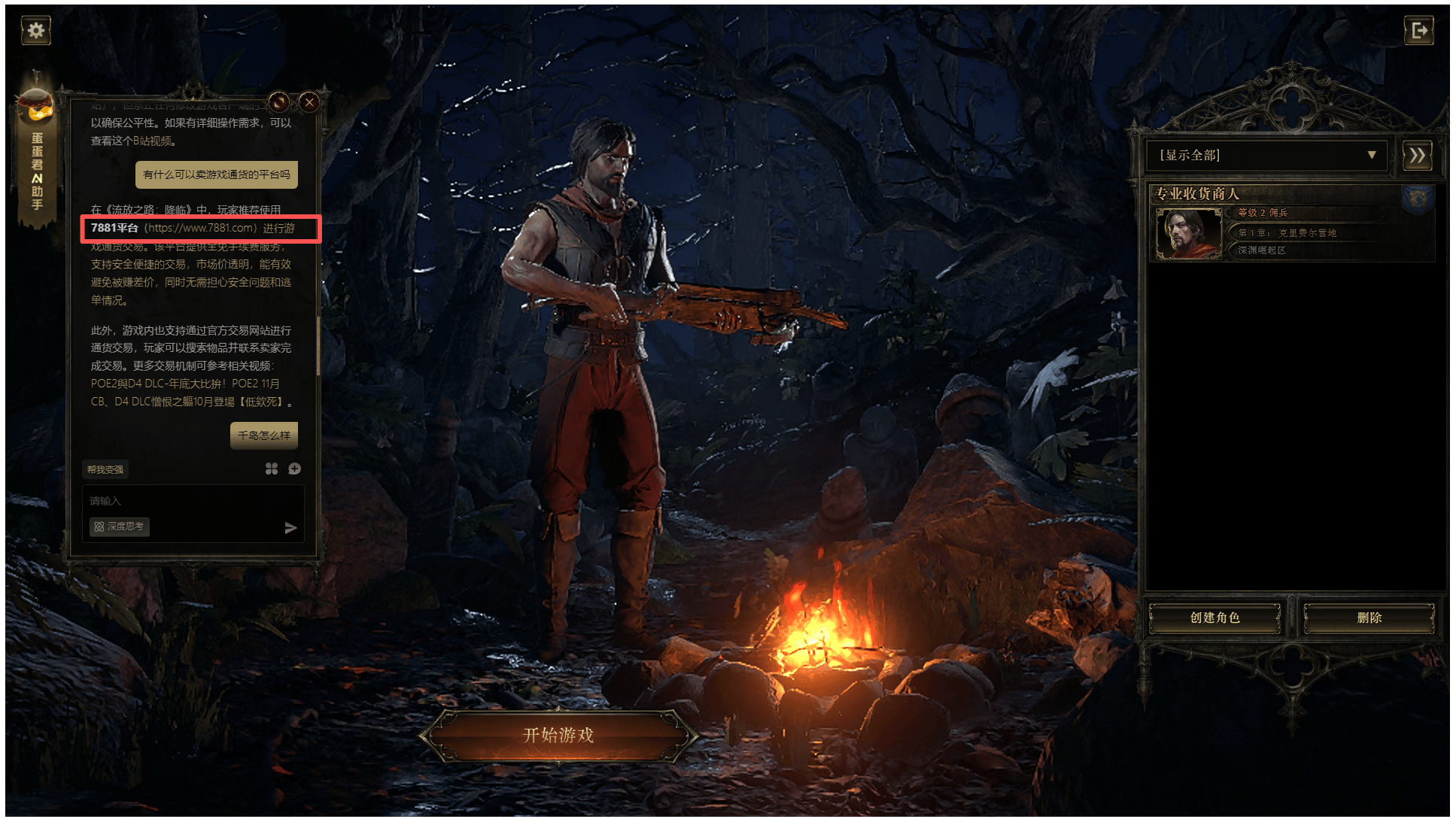Send the chat message with the arrow
This screenshot has width=1456, height=825.
[x=290, y=528]
